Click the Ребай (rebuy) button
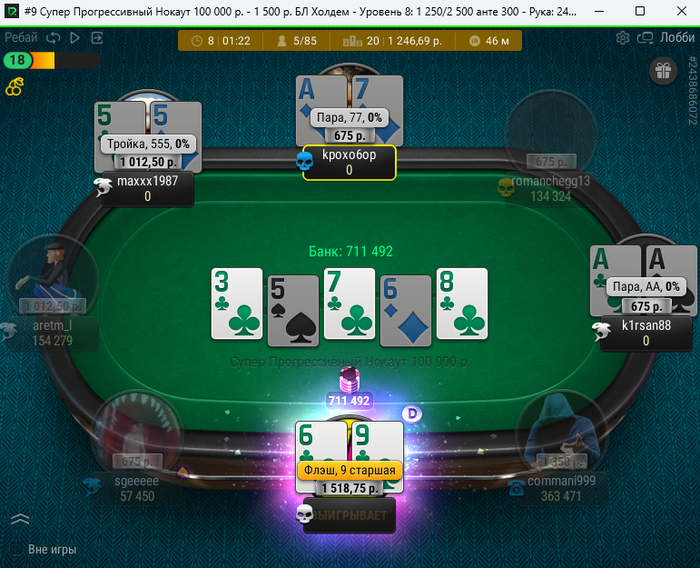Viewport: 700px width, 568px height. [x=21, y=38]
